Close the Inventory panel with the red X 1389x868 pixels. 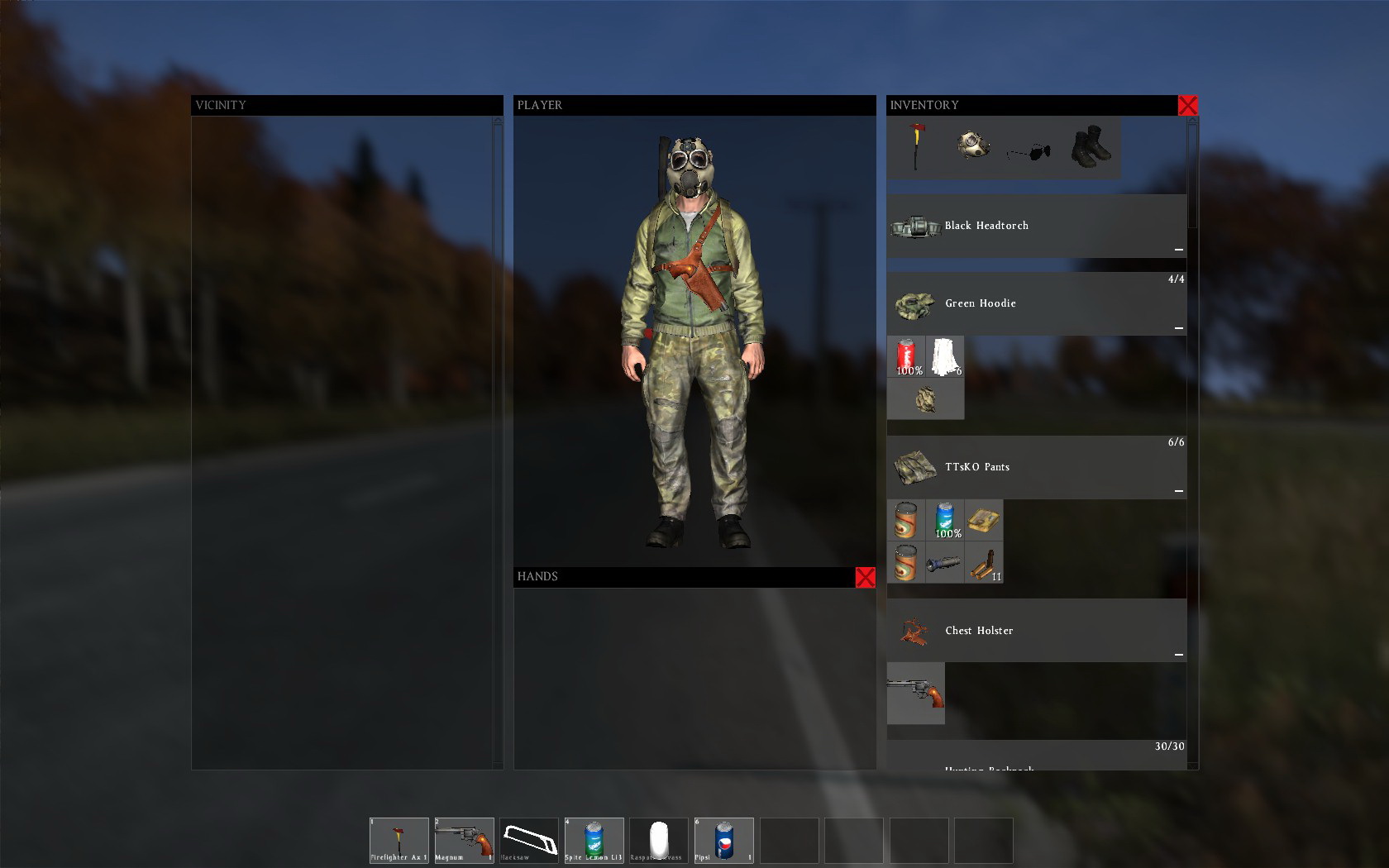[x=1187, y=105]
